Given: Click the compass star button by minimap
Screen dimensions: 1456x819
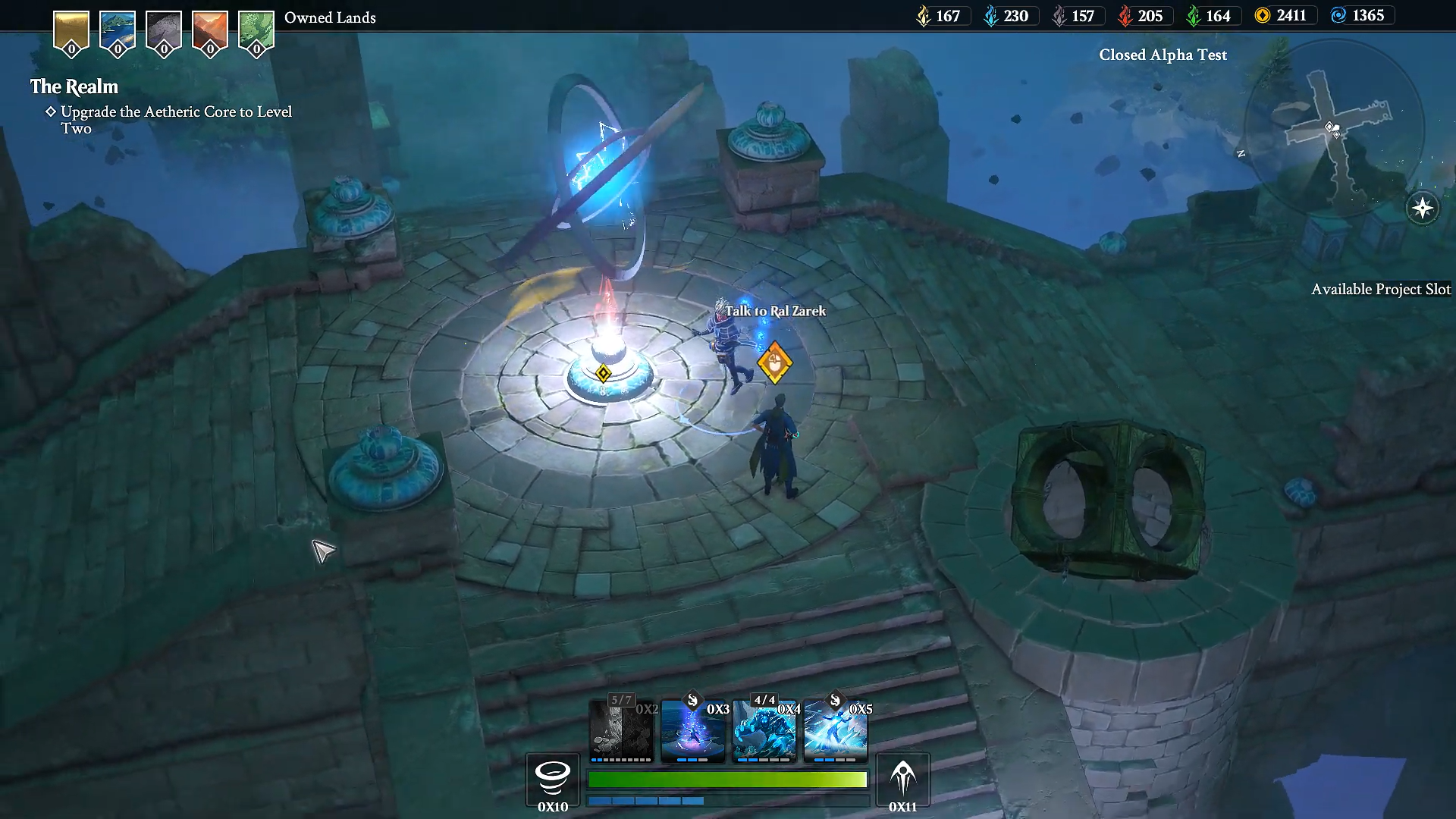Looking at the screenshot, I should coord(1422,208).
